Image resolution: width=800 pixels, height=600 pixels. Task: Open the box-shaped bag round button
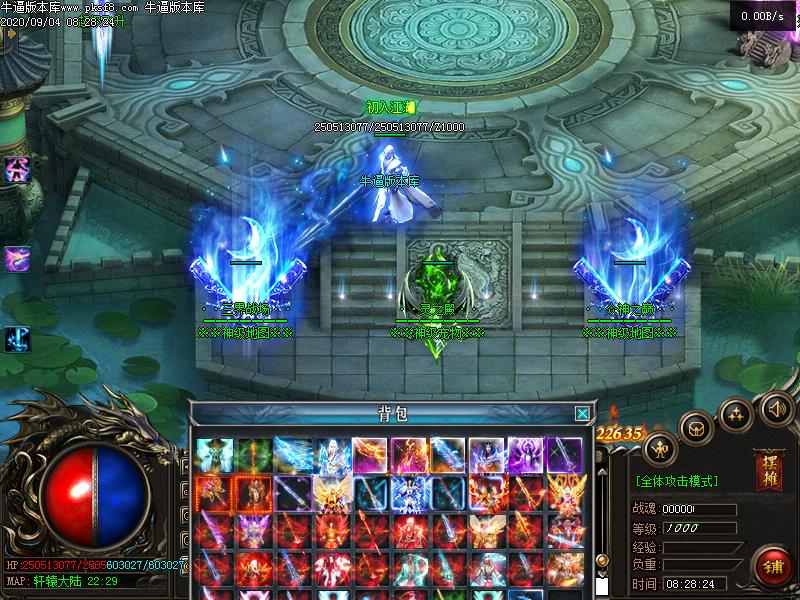[696, 429]
